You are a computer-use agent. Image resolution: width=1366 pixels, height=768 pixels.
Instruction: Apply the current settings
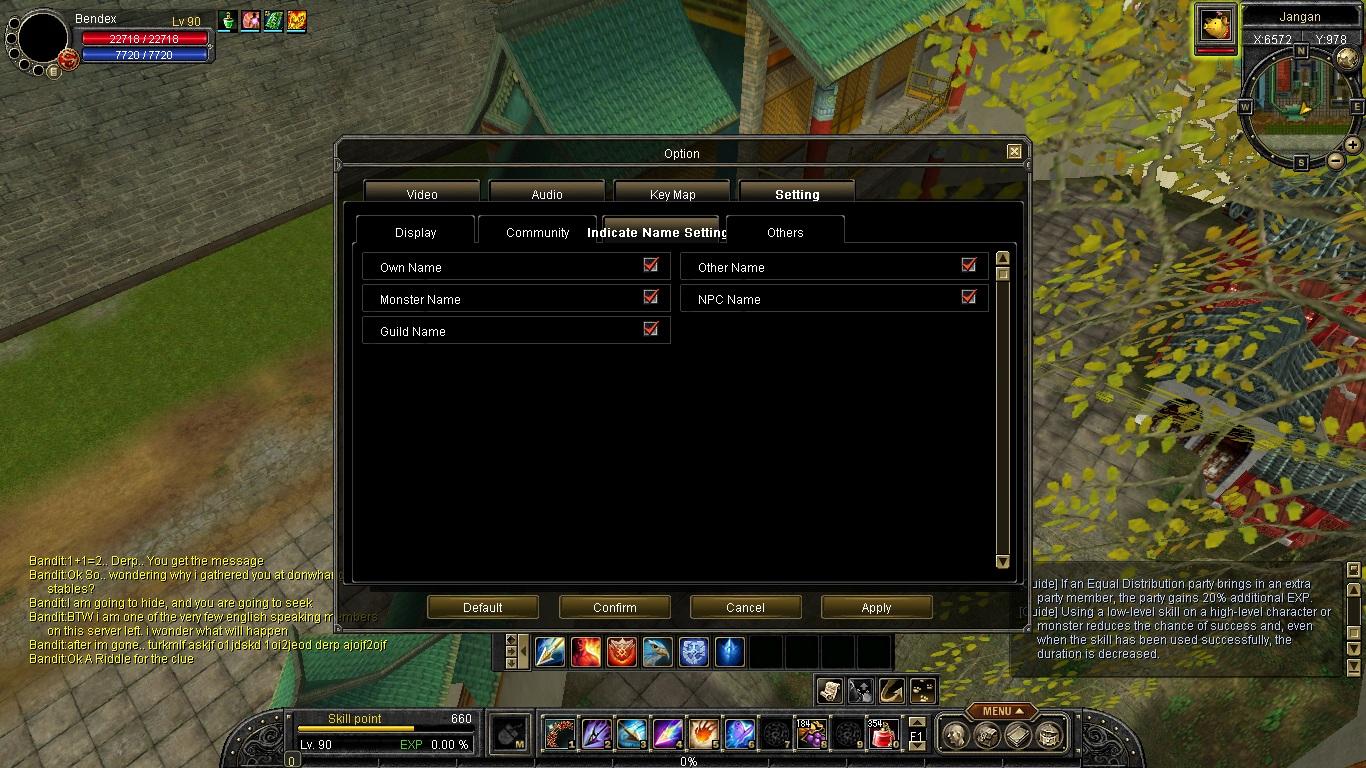[x=876, y=607]
